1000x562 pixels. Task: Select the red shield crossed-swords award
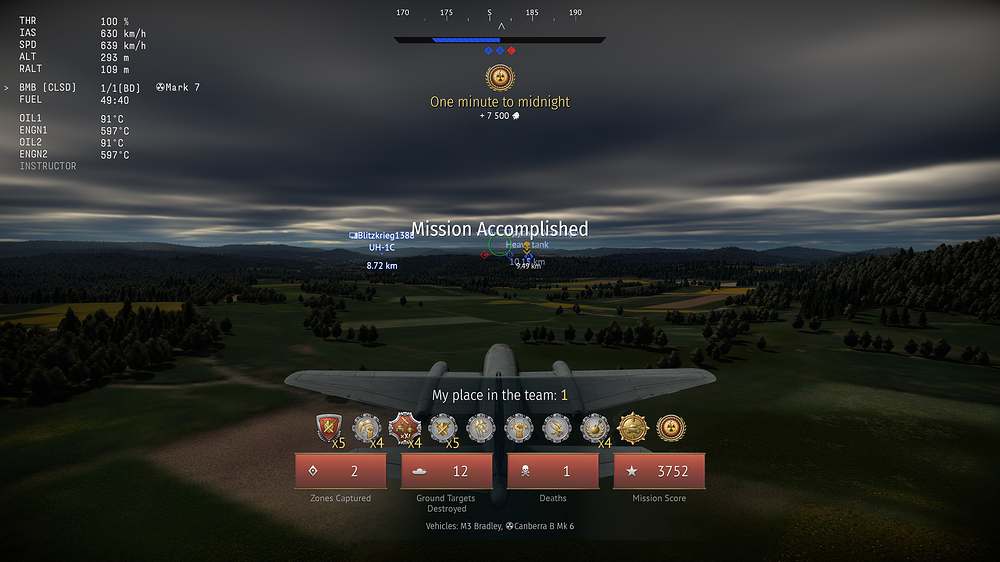[x=329, y=428]
